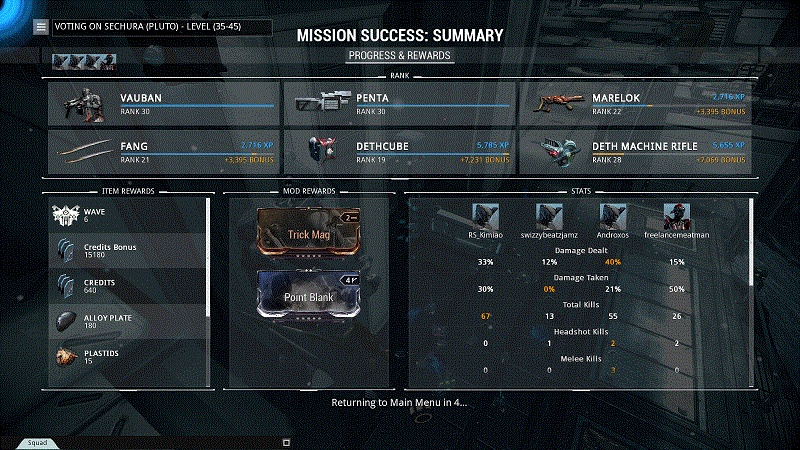Image resolution: width=800 pixels, height=450 pixels.
Task: Select the Fang weapon rank panel
Action: [x=163, y=152]
